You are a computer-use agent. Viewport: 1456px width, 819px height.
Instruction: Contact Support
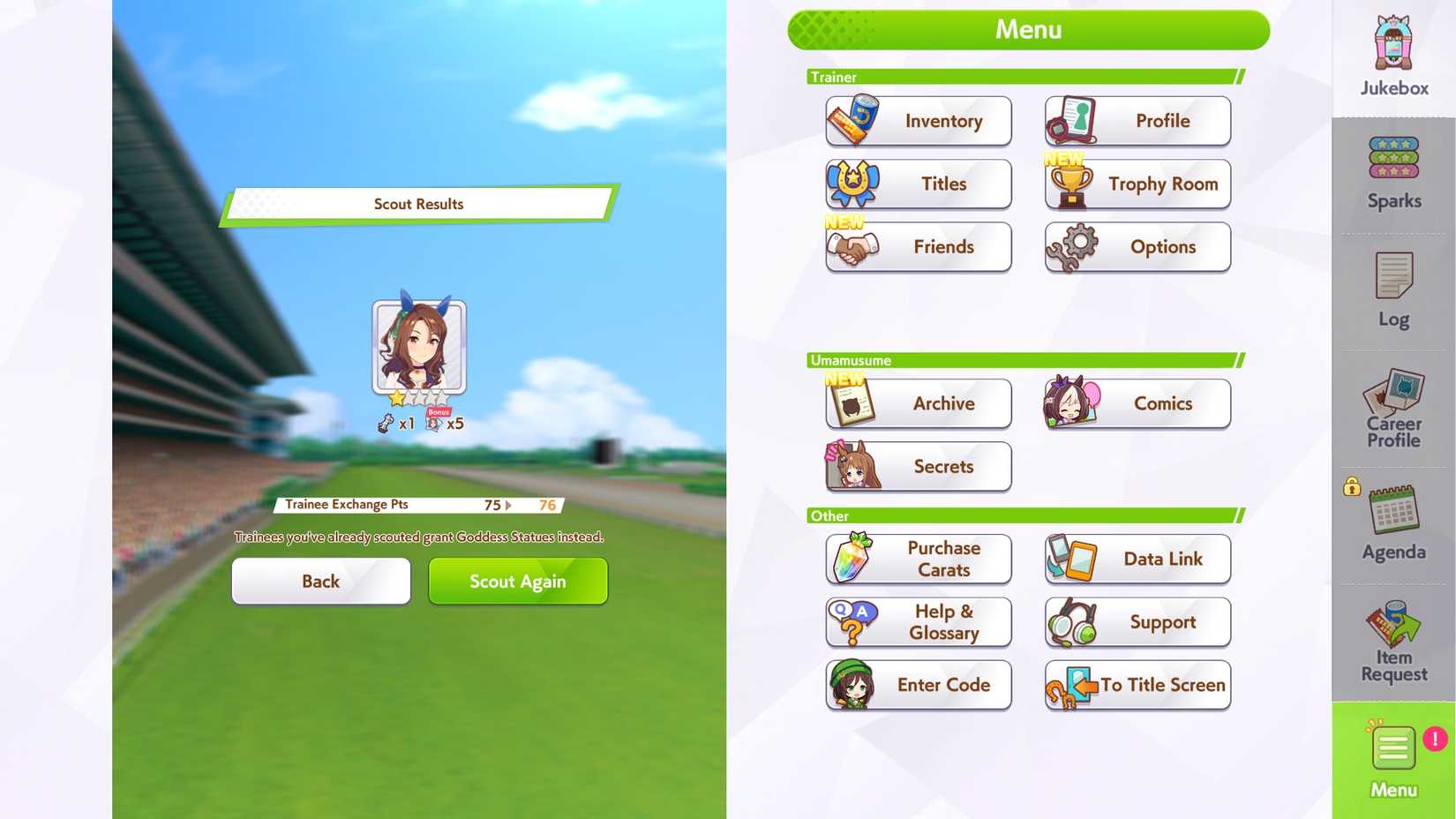1137,622
